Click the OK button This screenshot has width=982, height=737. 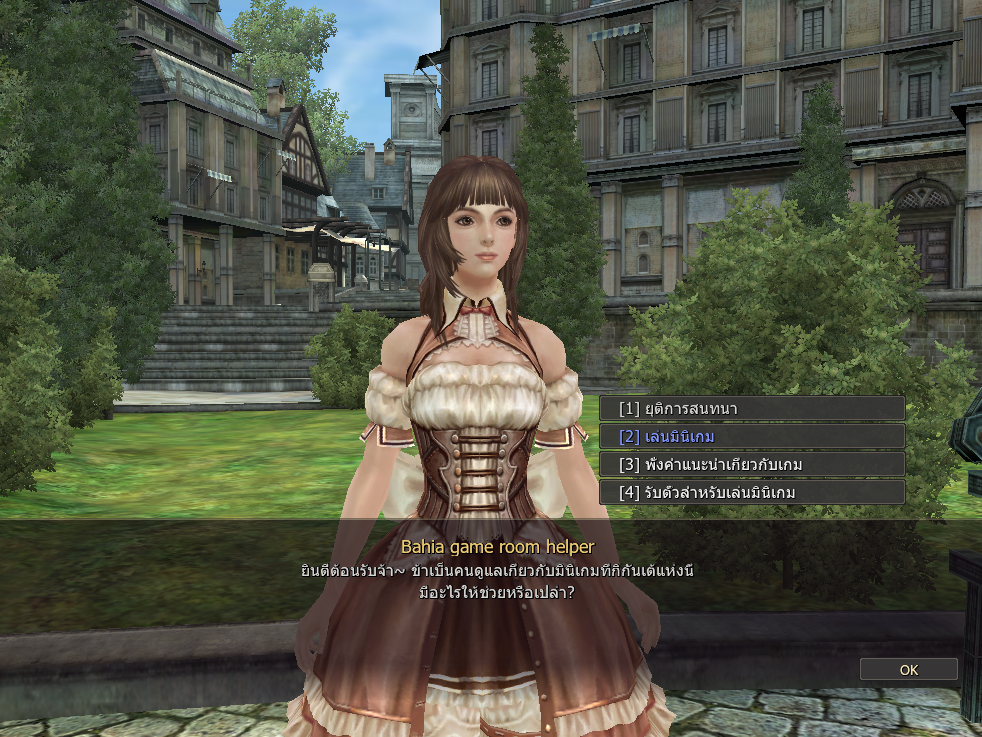(908, 670)
